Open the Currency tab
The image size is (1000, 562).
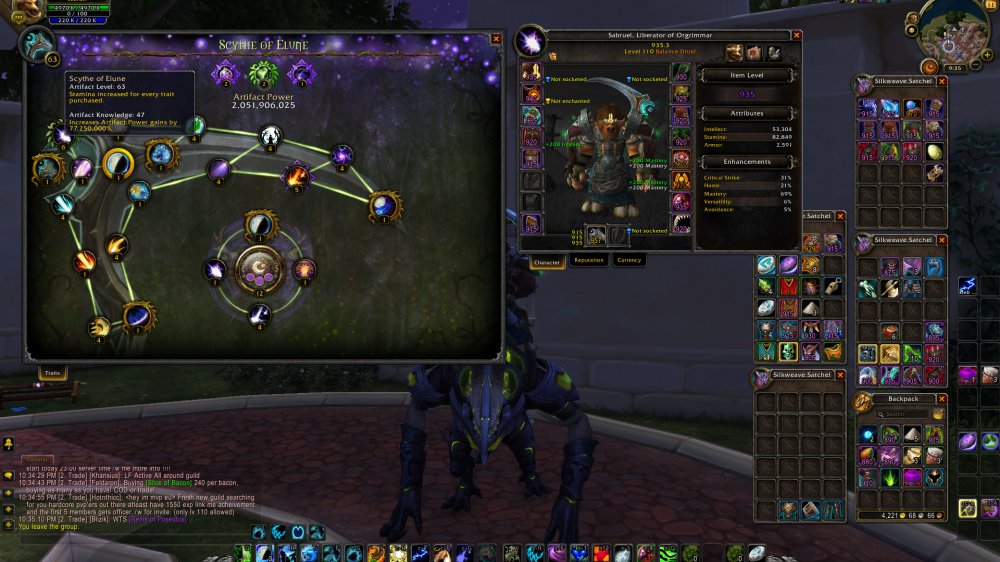628,260
